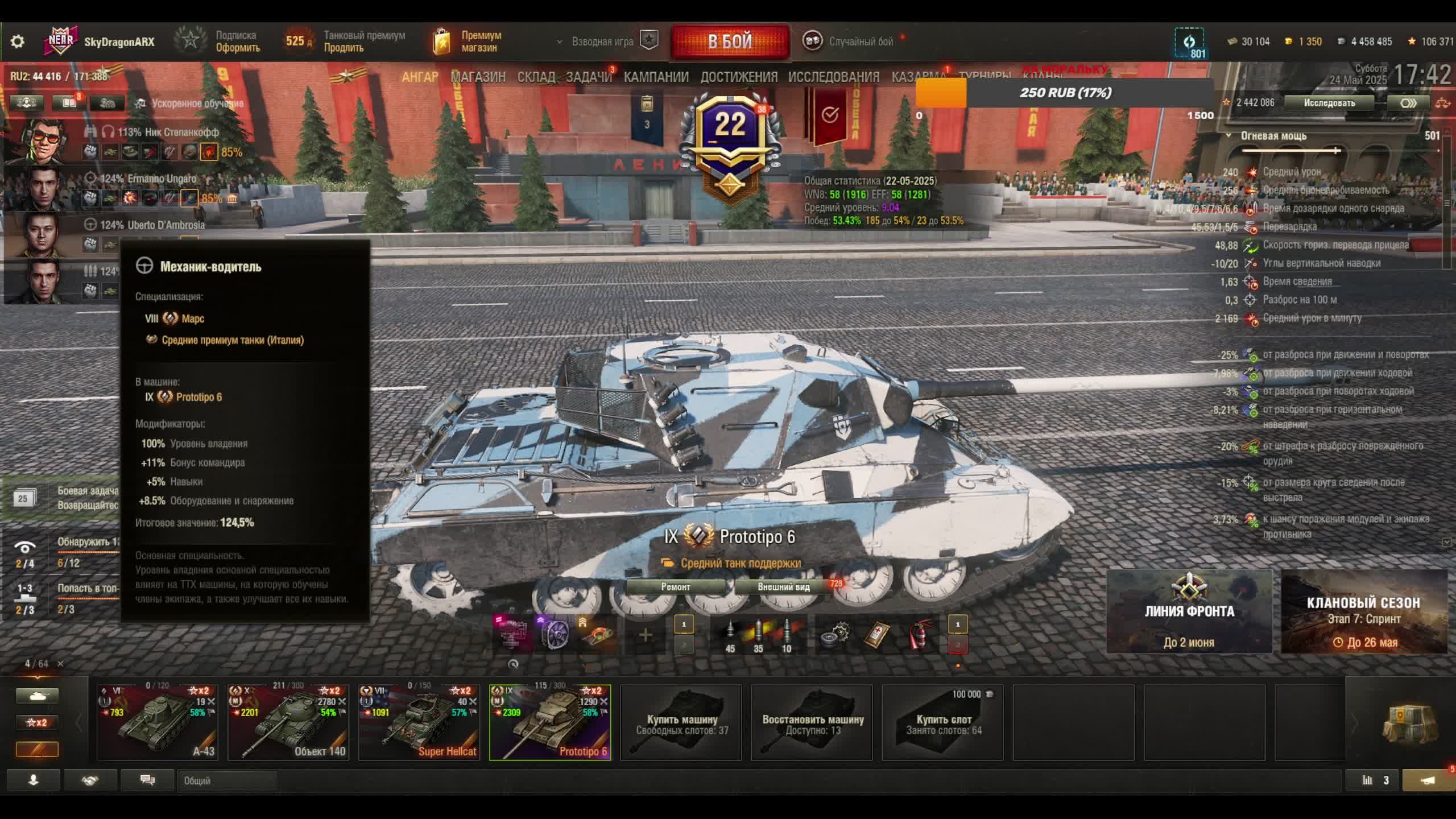This screenshot has height=819, width=1456.
Task: Click the Исследовать button
Action: [x=1329, y=103]
